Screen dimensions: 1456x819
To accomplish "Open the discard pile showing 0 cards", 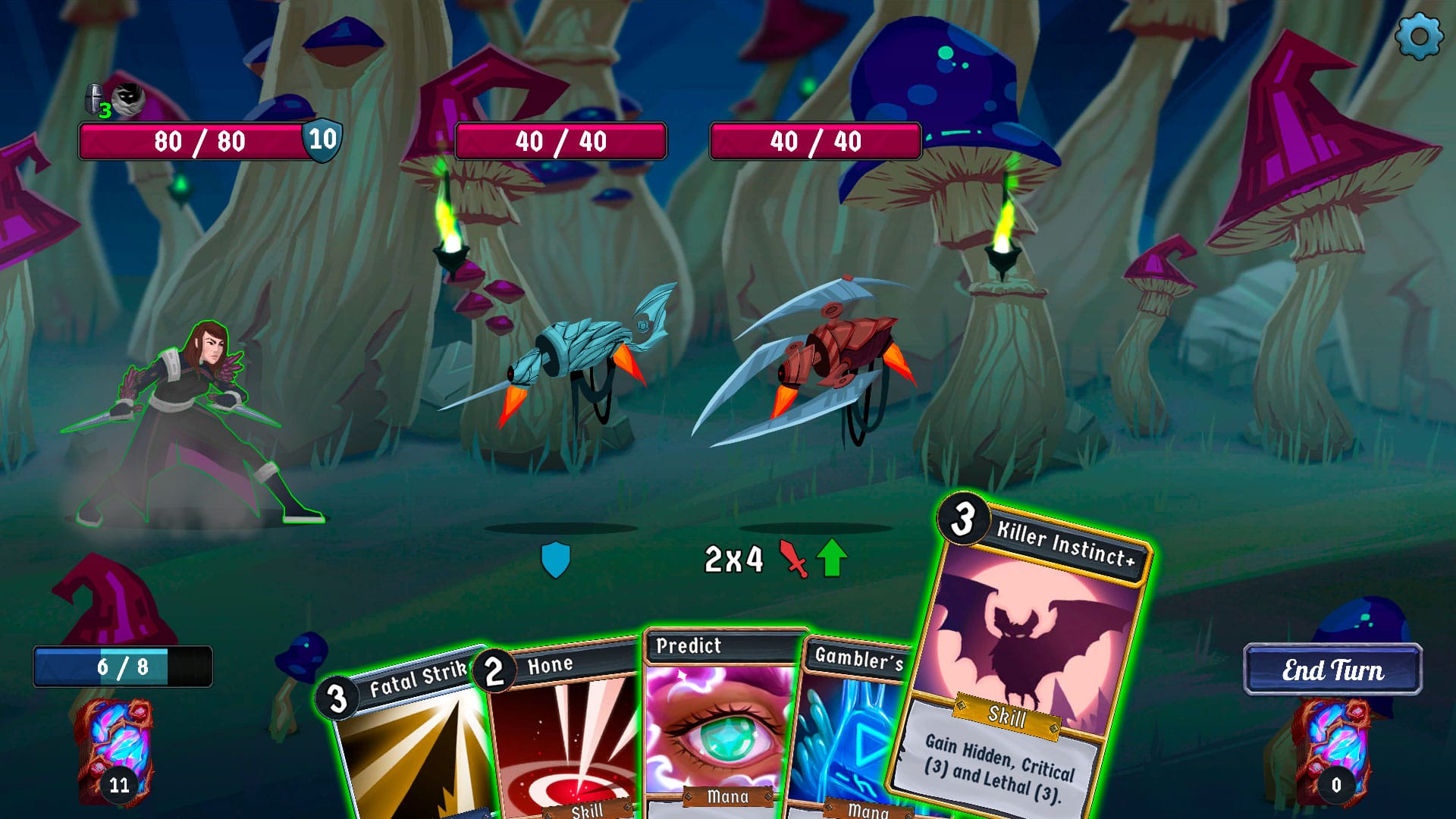I will click(1335, 749).
